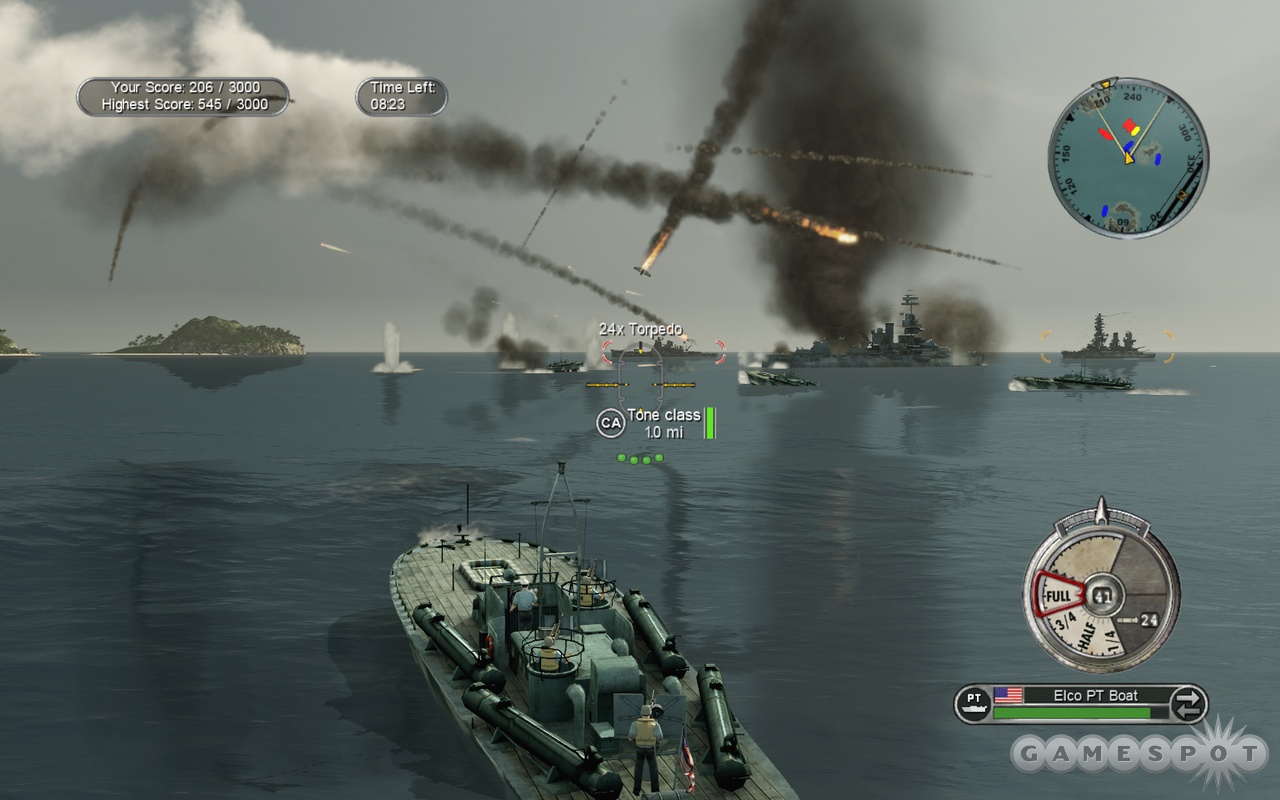
Task: Select the 24x Torpedo weapon label
Action: [640, 329]
